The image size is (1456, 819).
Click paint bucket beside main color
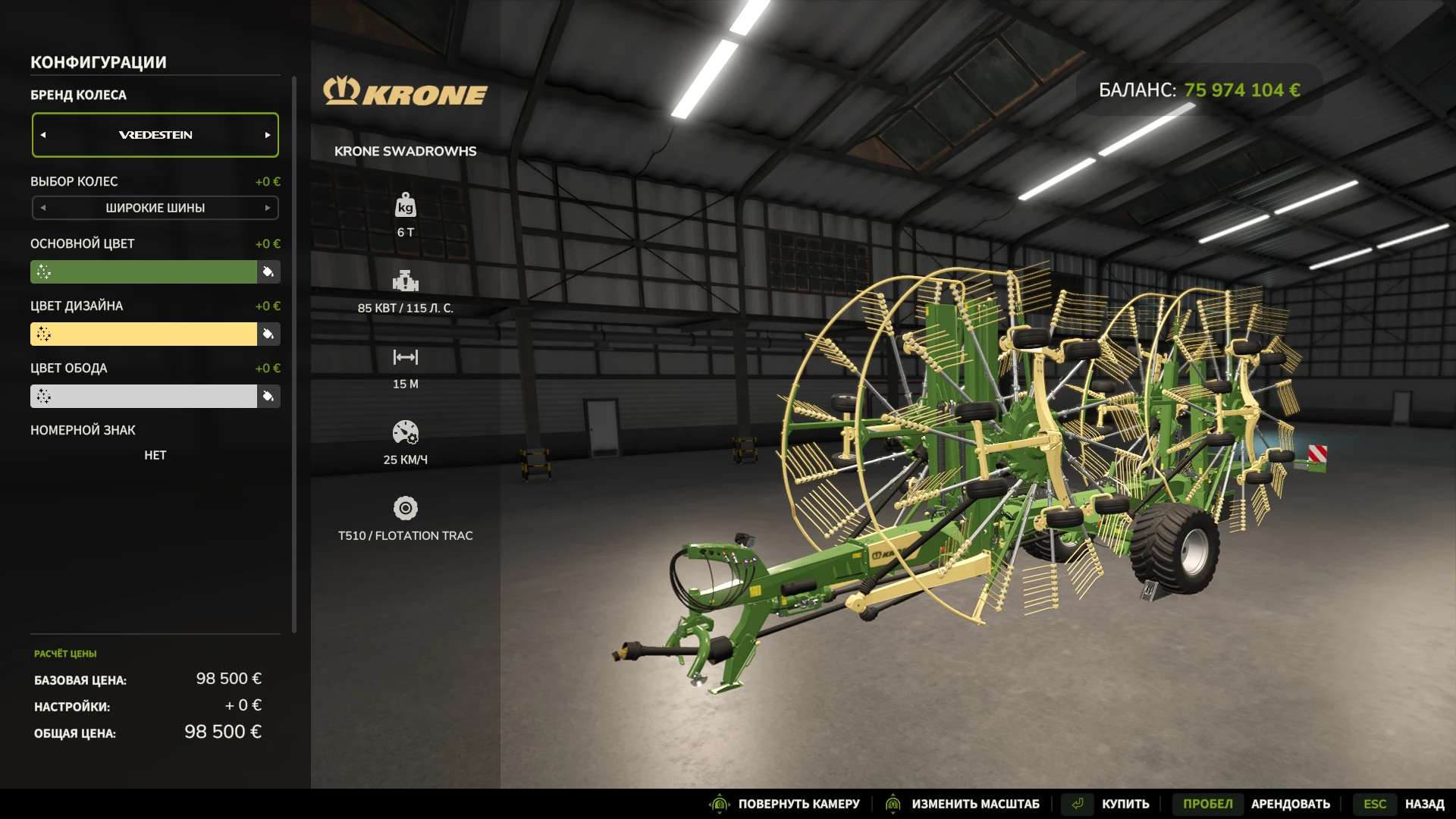[268, 271]
